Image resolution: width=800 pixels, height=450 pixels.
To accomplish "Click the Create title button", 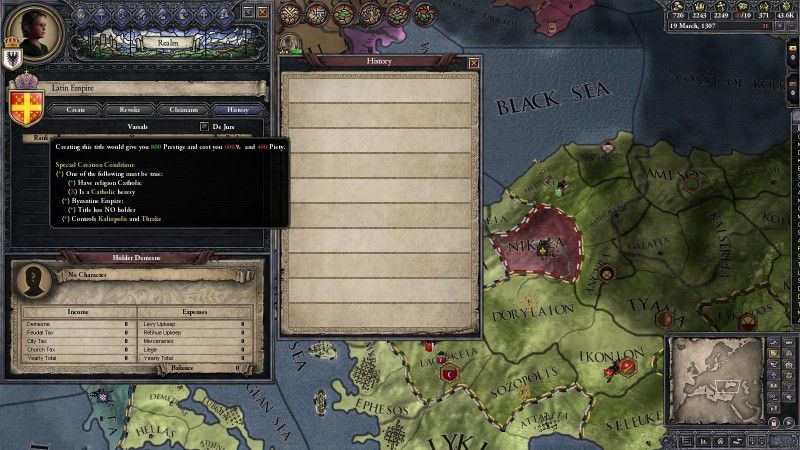I will 75,109.
